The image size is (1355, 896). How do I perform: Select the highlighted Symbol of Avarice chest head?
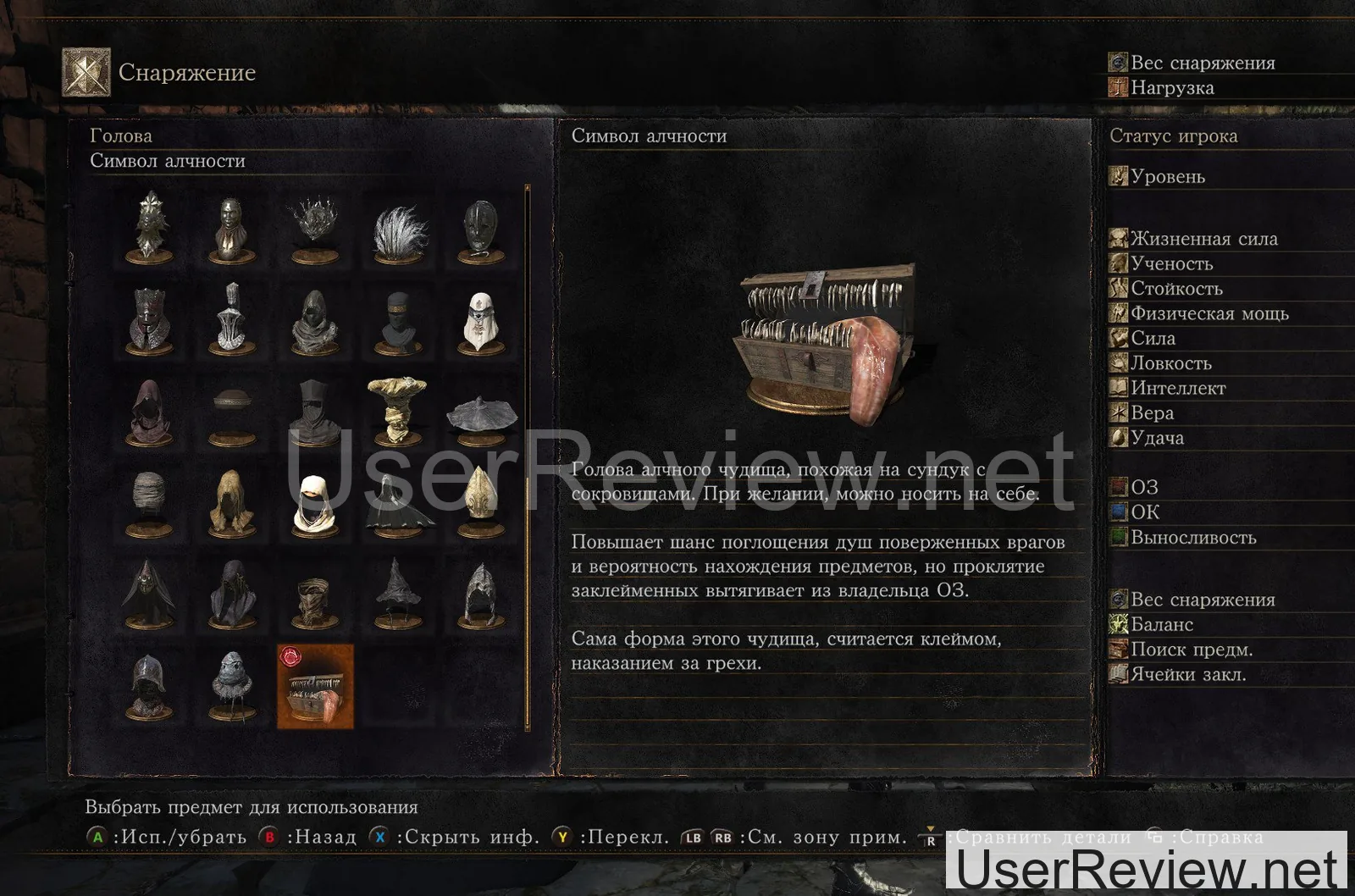(315, 686)
